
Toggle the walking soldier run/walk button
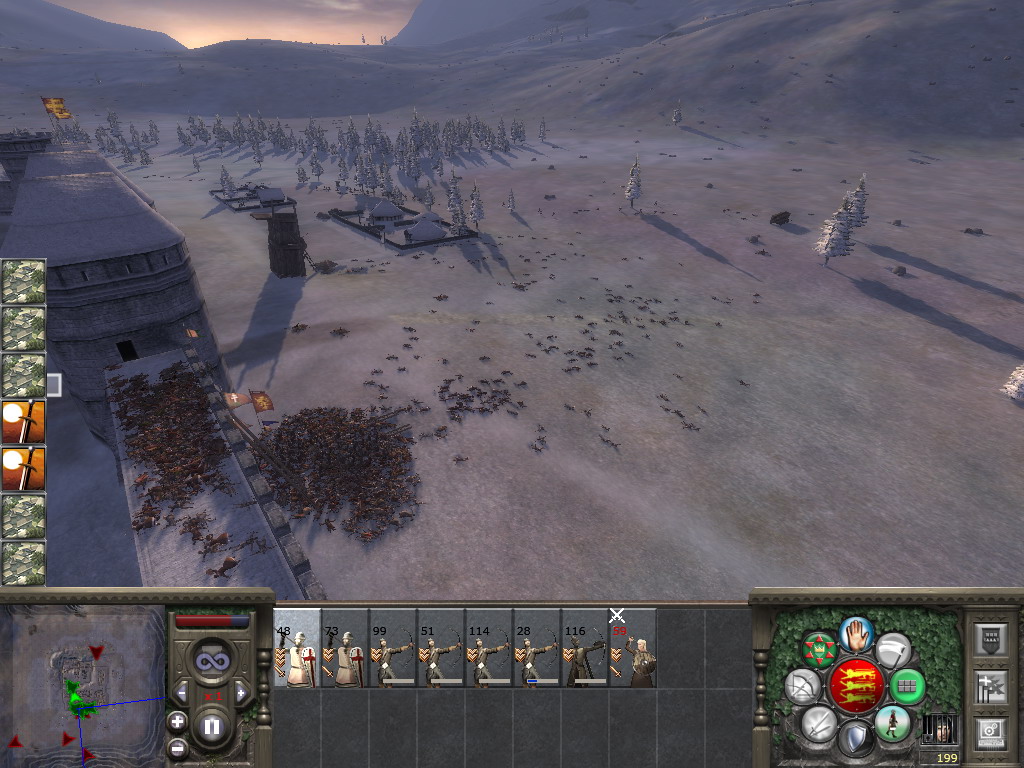point(892,723)
